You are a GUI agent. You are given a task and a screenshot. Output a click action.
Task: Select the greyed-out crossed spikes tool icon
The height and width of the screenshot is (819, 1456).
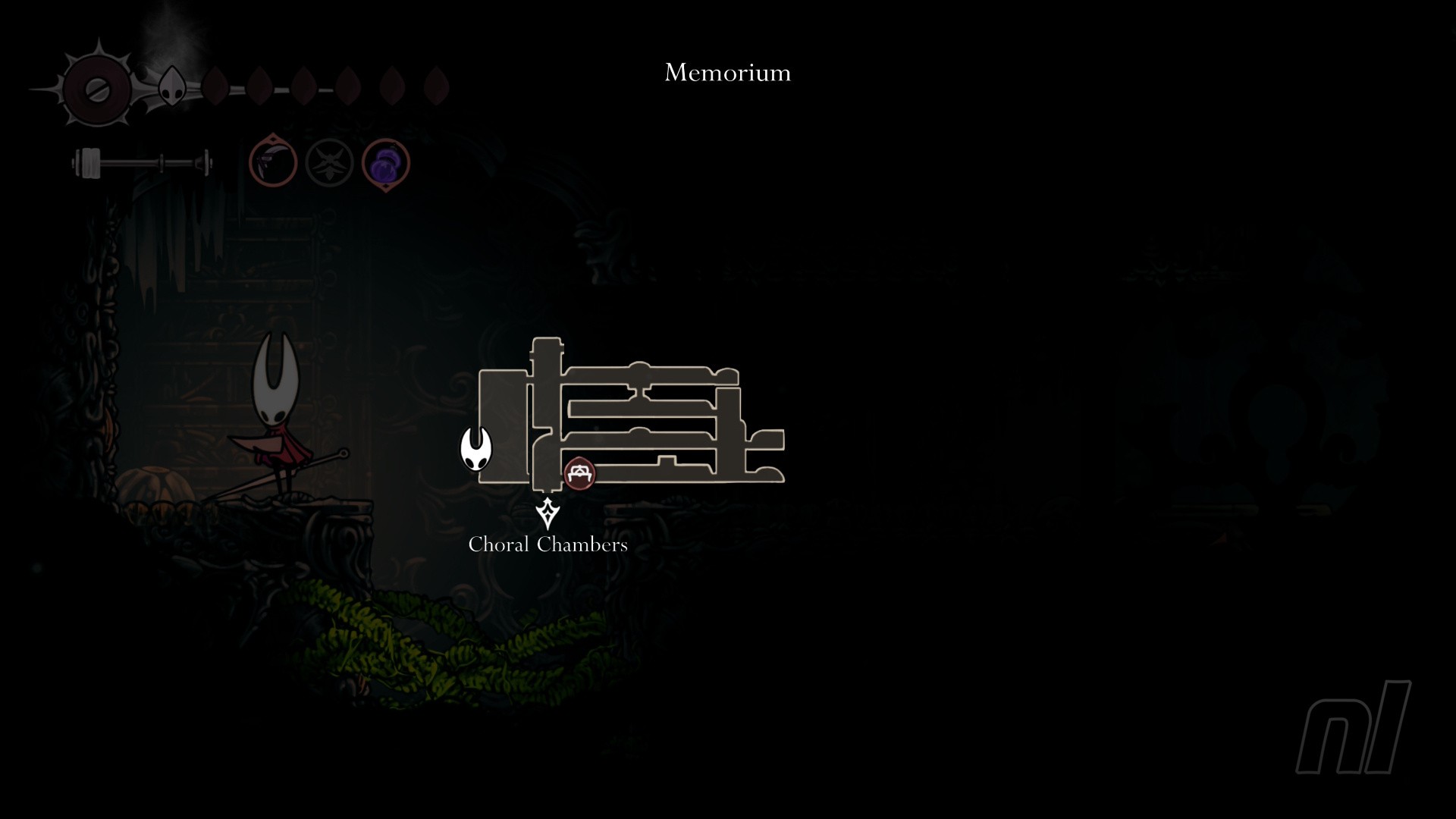329,162
